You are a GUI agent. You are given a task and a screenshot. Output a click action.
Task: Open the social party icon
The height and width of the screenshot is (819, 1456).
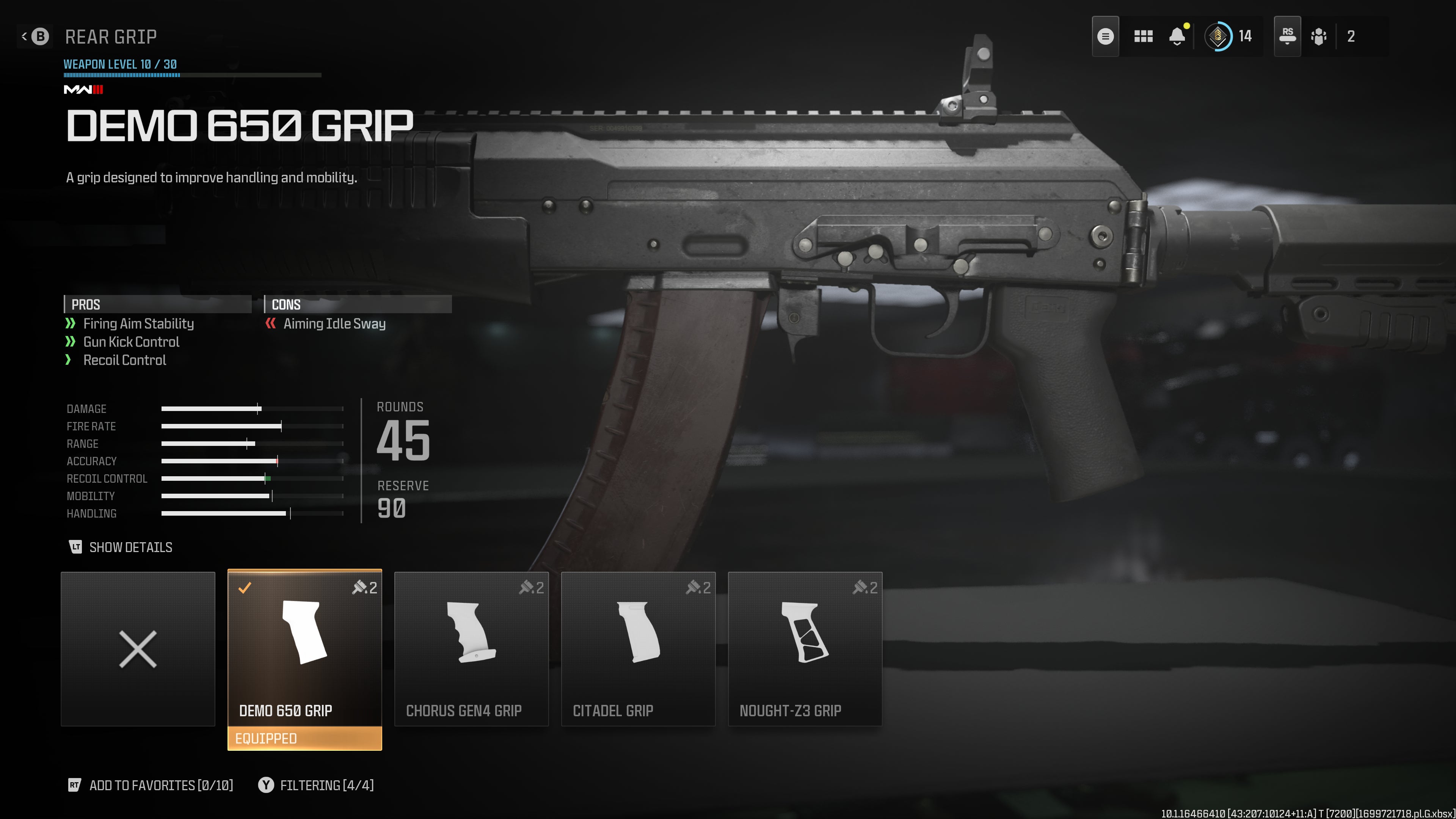(x=1319, y=37)
